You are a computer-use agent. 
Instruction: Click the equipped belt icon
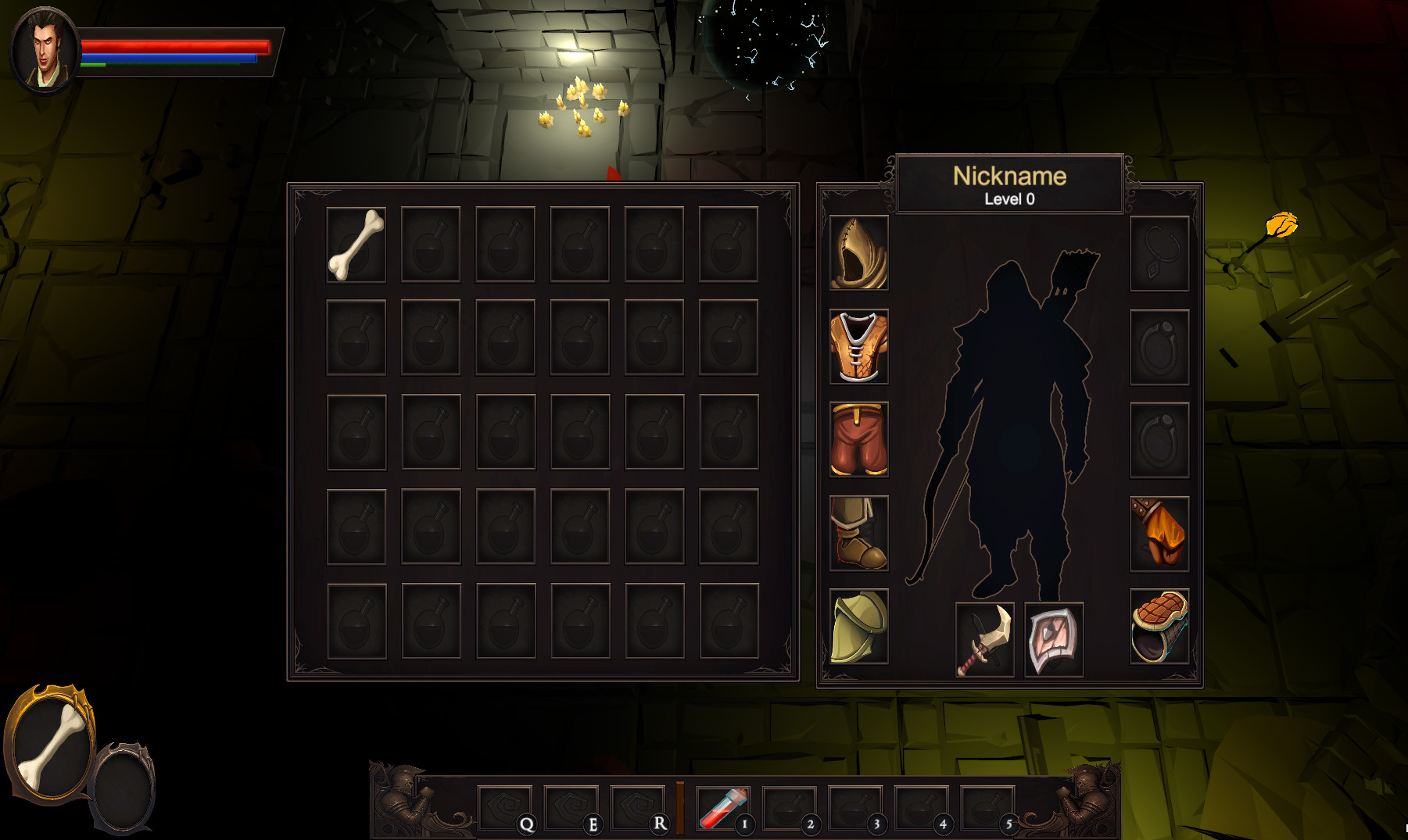[1159, 625]
